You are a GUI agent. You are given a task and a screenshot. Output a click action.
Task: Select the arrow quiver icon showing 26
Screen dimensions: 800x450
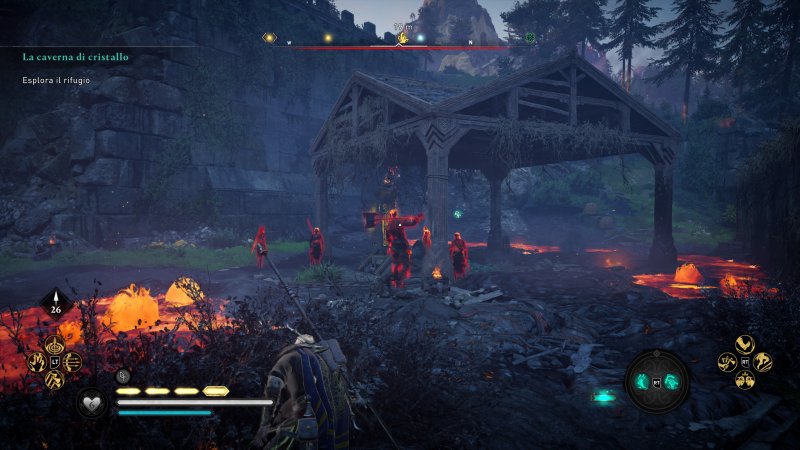point(55,305)
